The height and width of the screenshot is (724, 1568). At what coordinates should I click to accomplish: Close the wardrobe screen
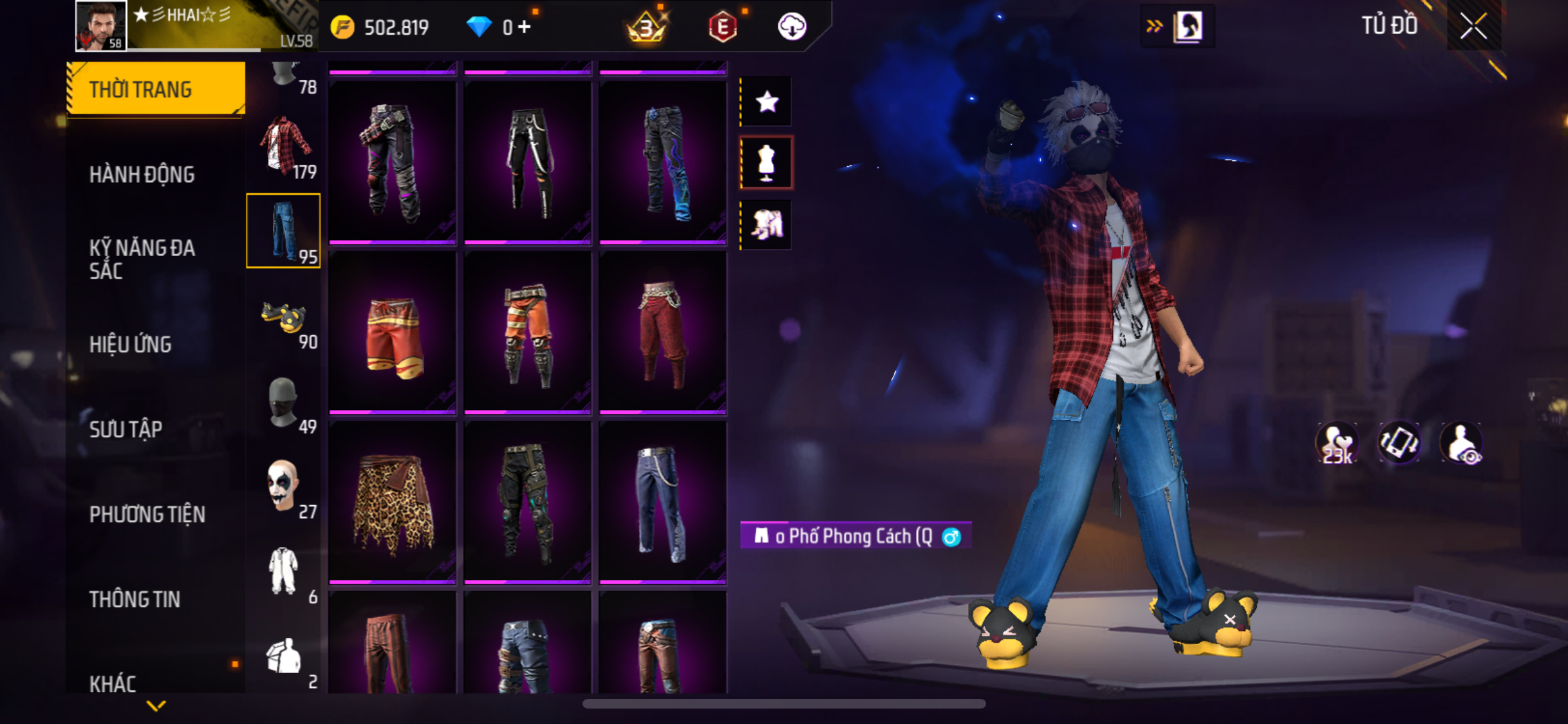[x=1473, y=26]
